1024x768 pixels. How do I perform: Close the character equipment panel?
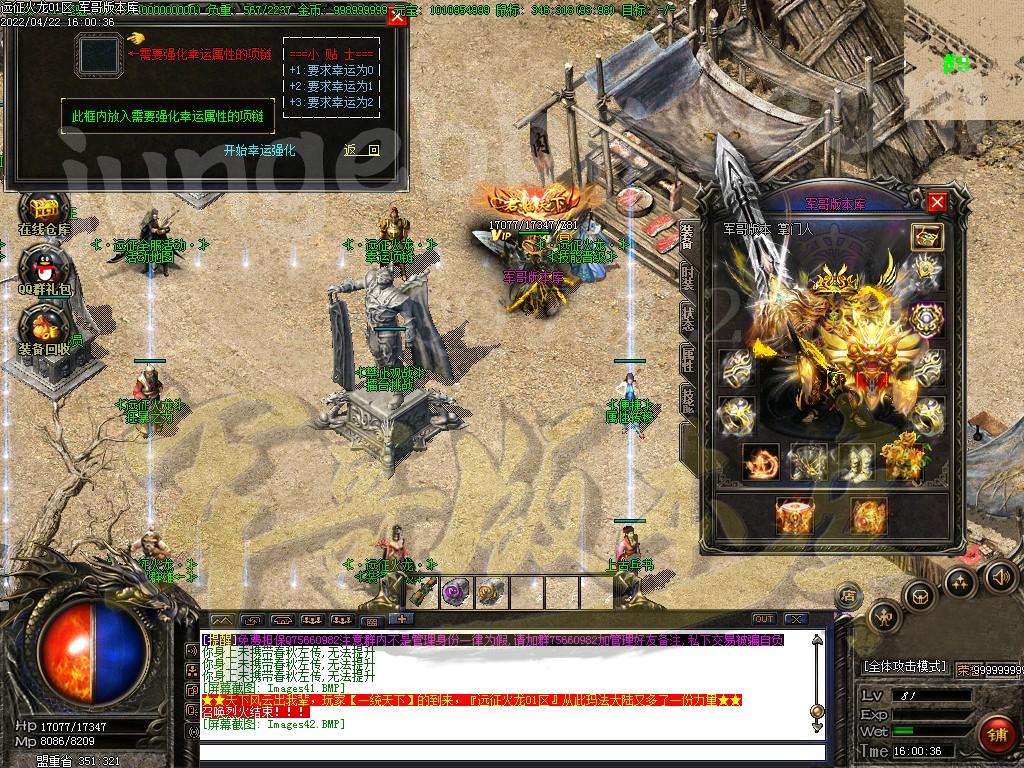937,203
